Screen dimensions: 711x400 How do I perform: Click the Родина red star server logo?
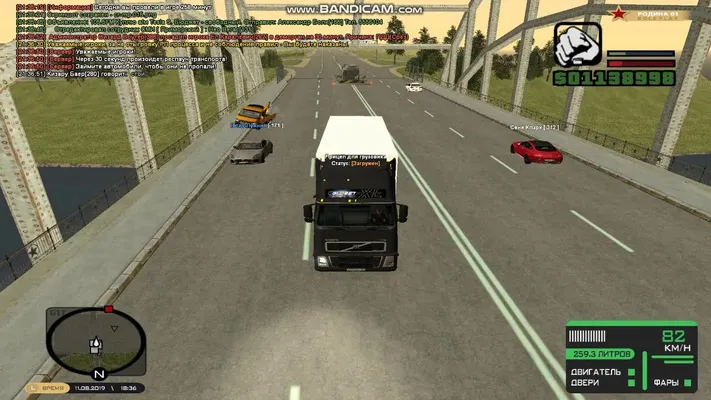(x=622, y=12)
